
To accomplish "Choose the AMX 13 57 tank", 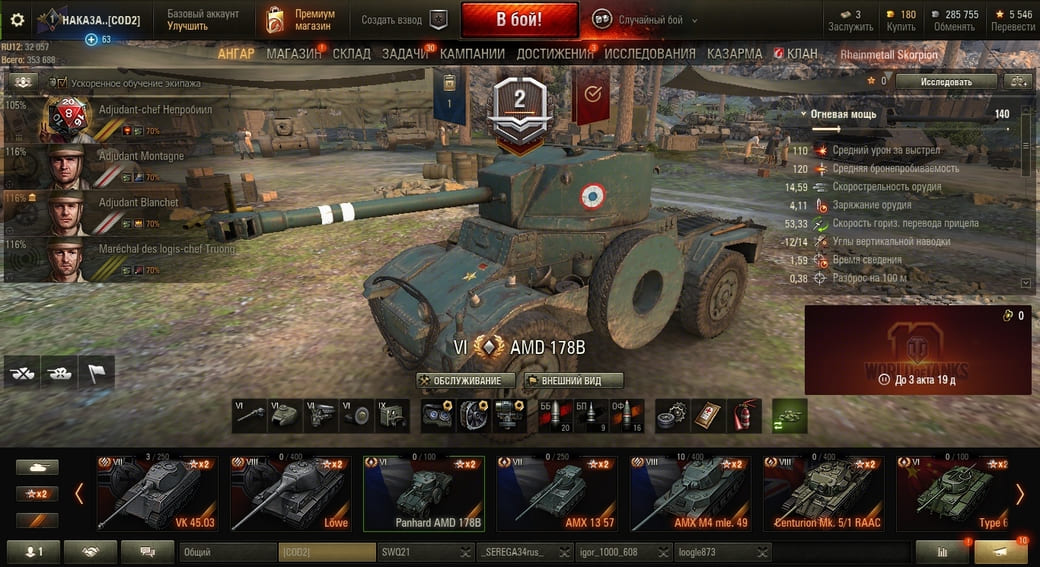I will [x=557, y=493].
